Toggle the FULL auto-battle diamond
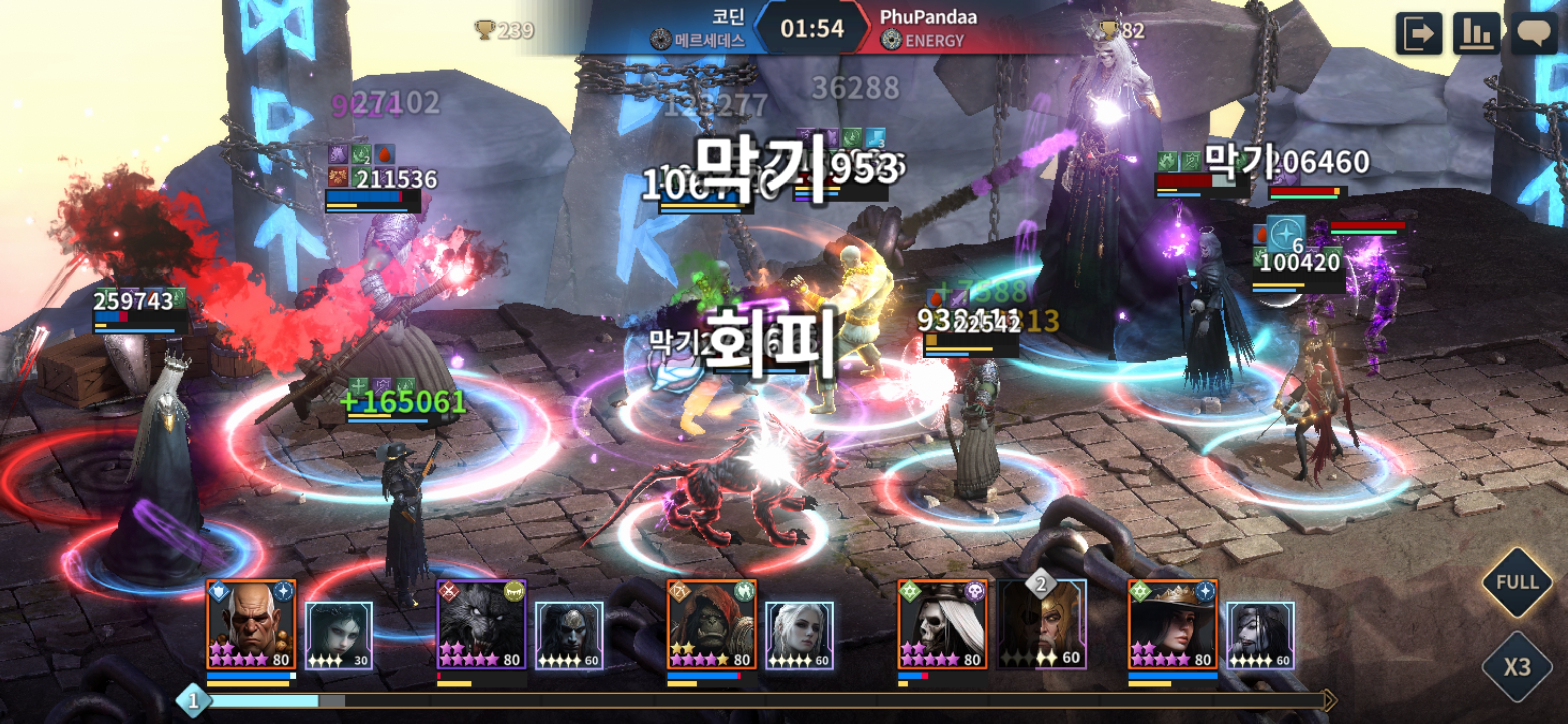1568x724 pixels. point(1517,582)
